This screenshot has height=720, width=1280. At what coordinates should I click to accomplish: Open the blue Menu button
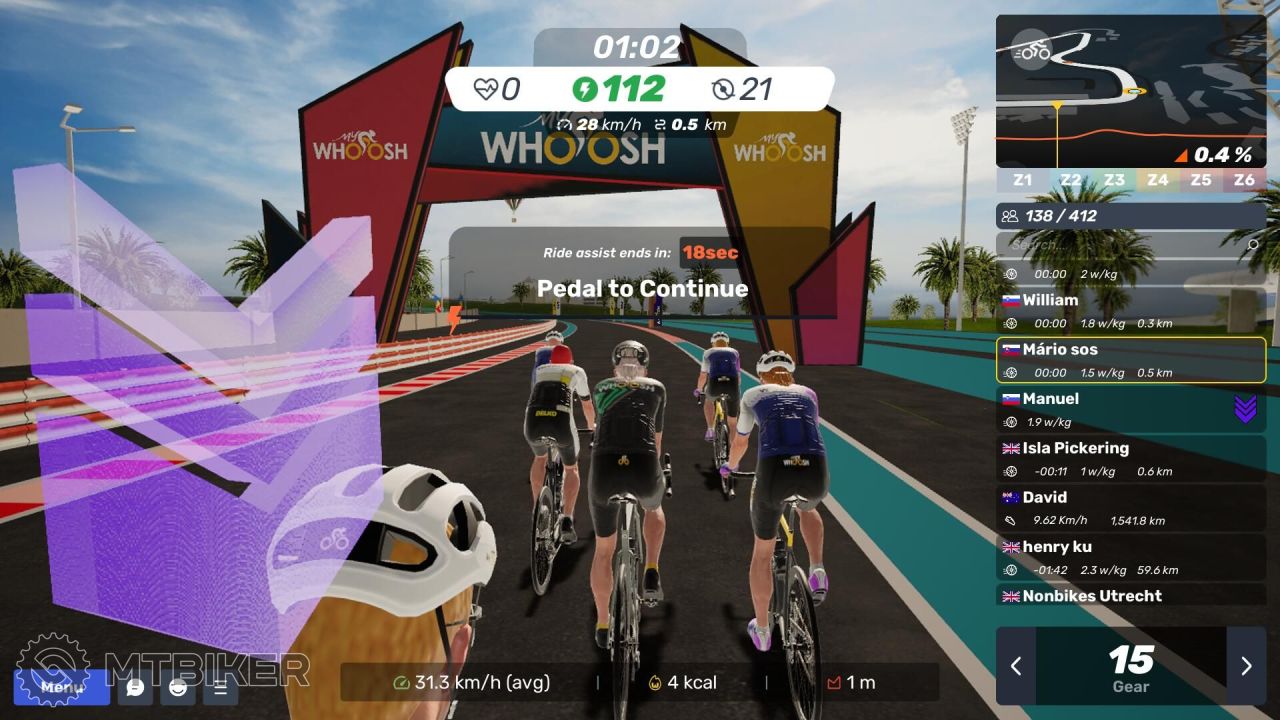pyautogui.click(x=62, y=687)
